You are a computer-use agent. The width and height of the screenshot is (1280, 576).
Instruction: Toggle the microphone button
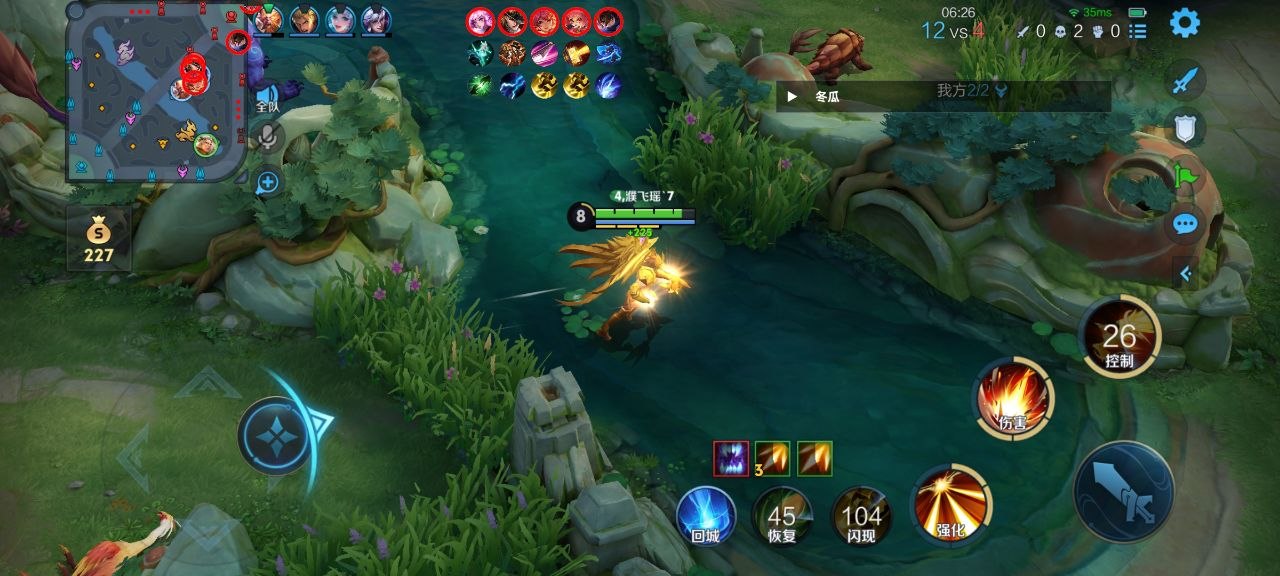[x=267, y=138]
